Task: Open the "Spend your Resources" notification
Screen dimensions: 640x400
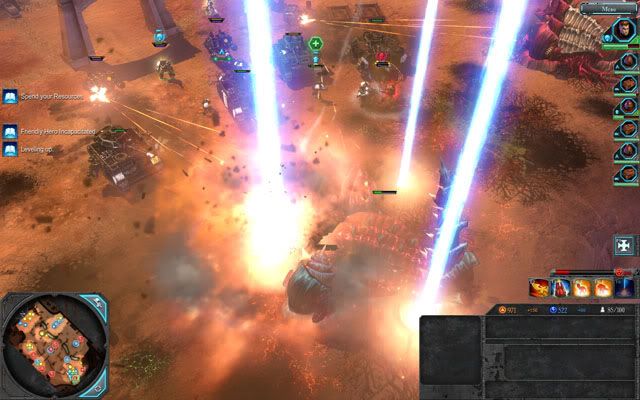Action: (x=9, y=97)
